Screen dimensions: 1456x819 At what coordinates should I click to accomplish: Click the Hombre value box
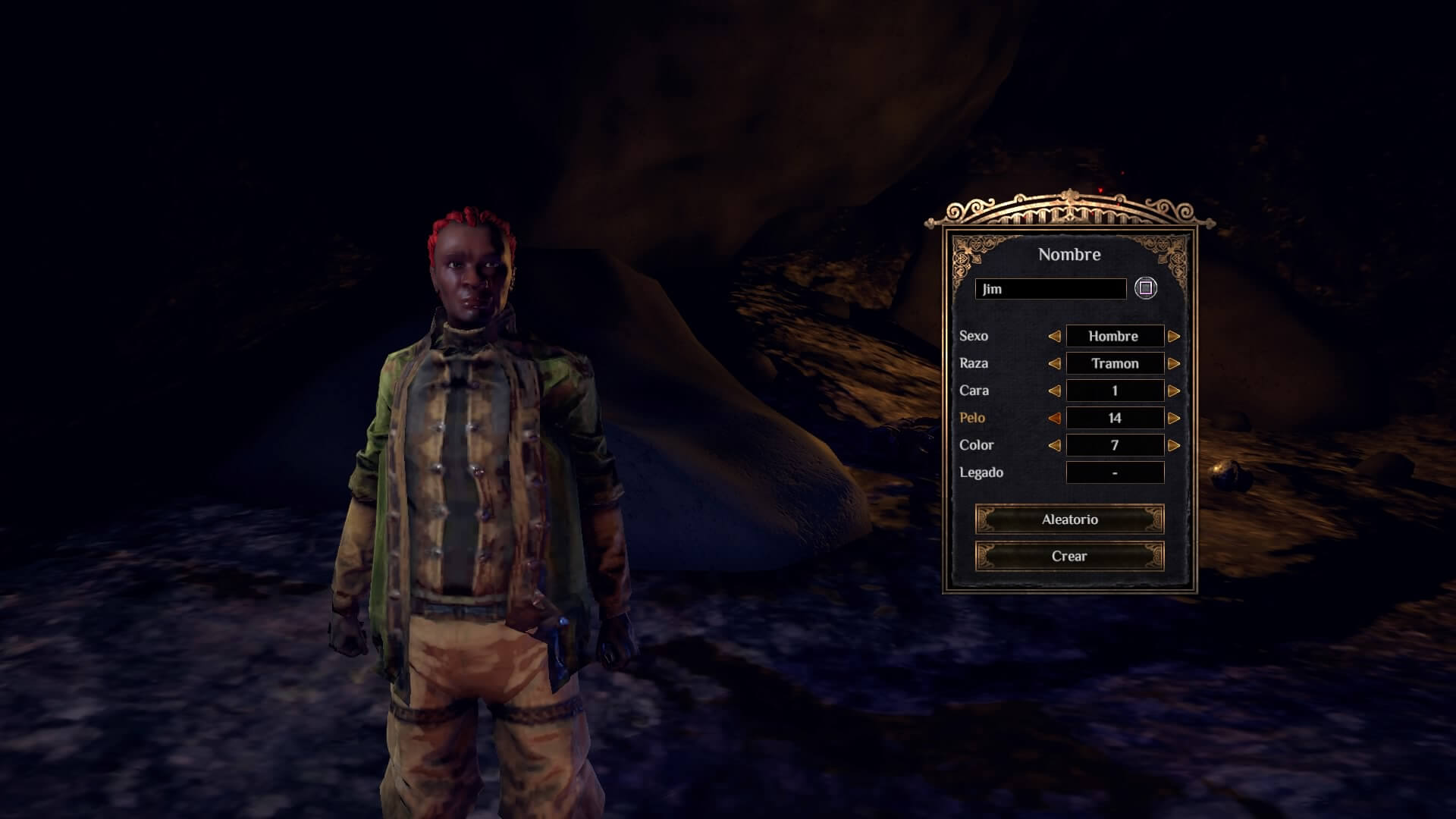[1114, 336]
